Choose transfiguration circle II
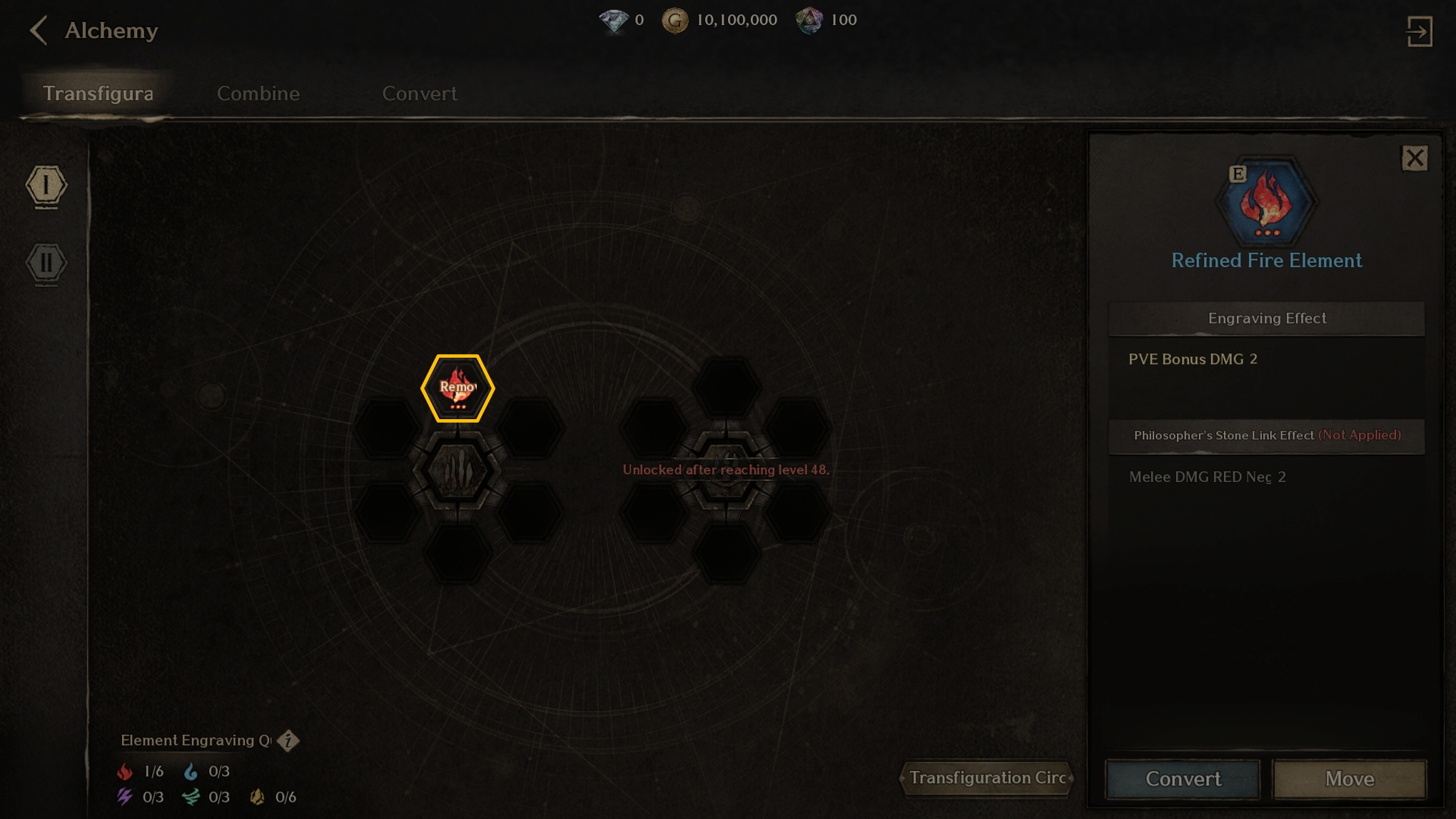Screen dimensions: 1456x819 [46, 263]
